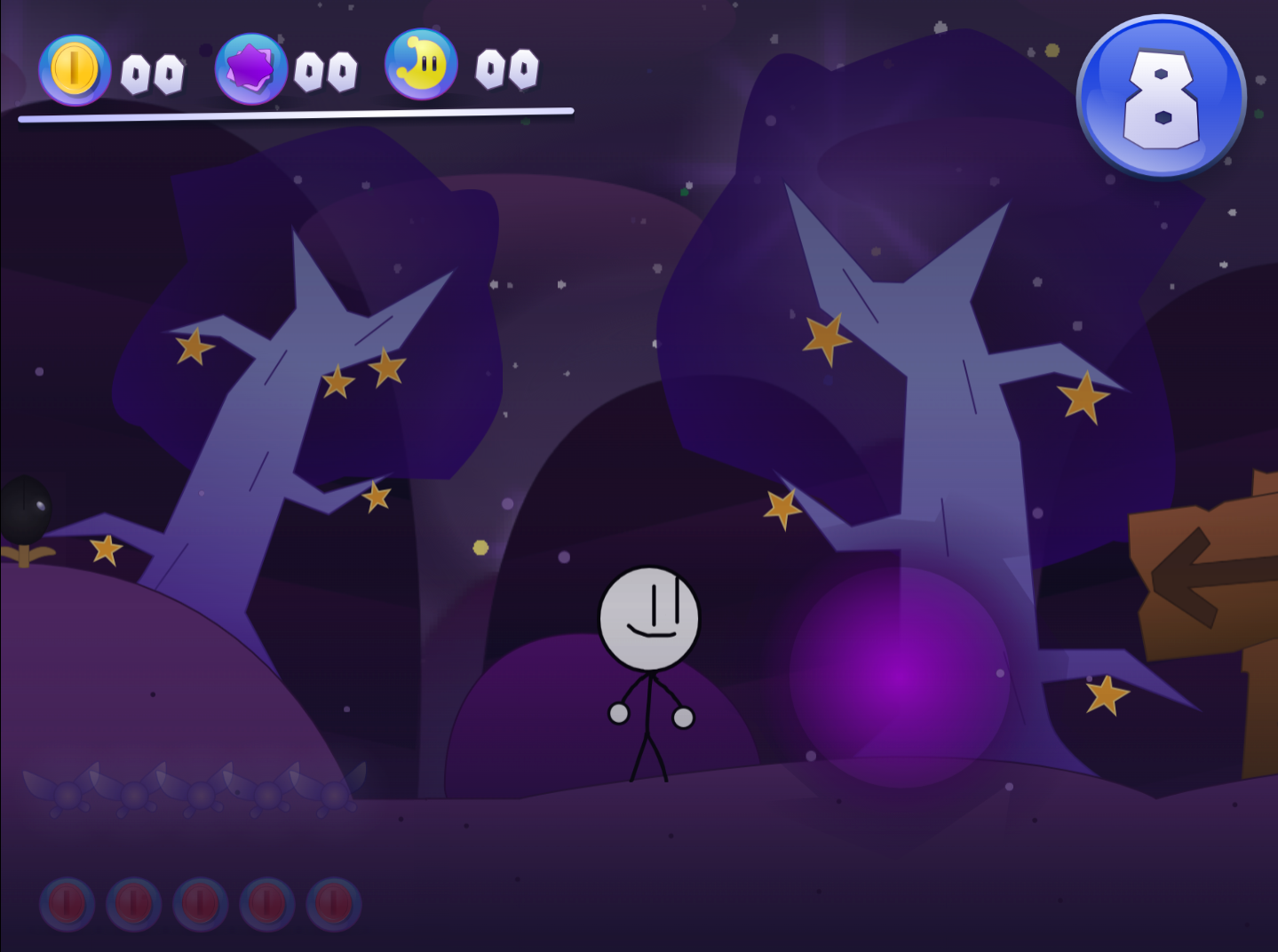Collect the small yellow star mid-screen
This screenshot has width=1278, height=952.
pos(481,548)
